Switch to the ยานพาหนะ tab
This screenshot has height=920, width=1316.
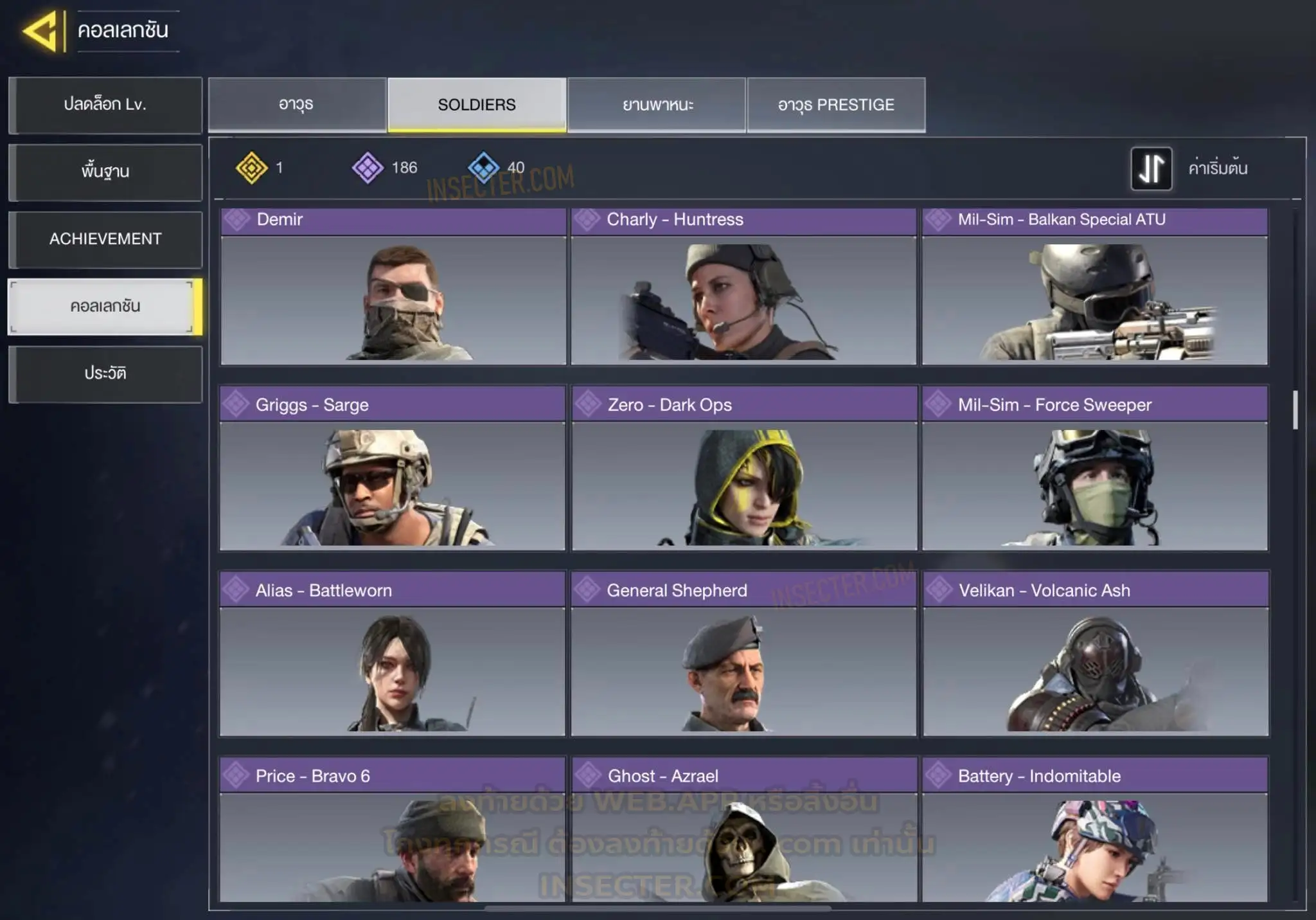(x=657, y=105)
